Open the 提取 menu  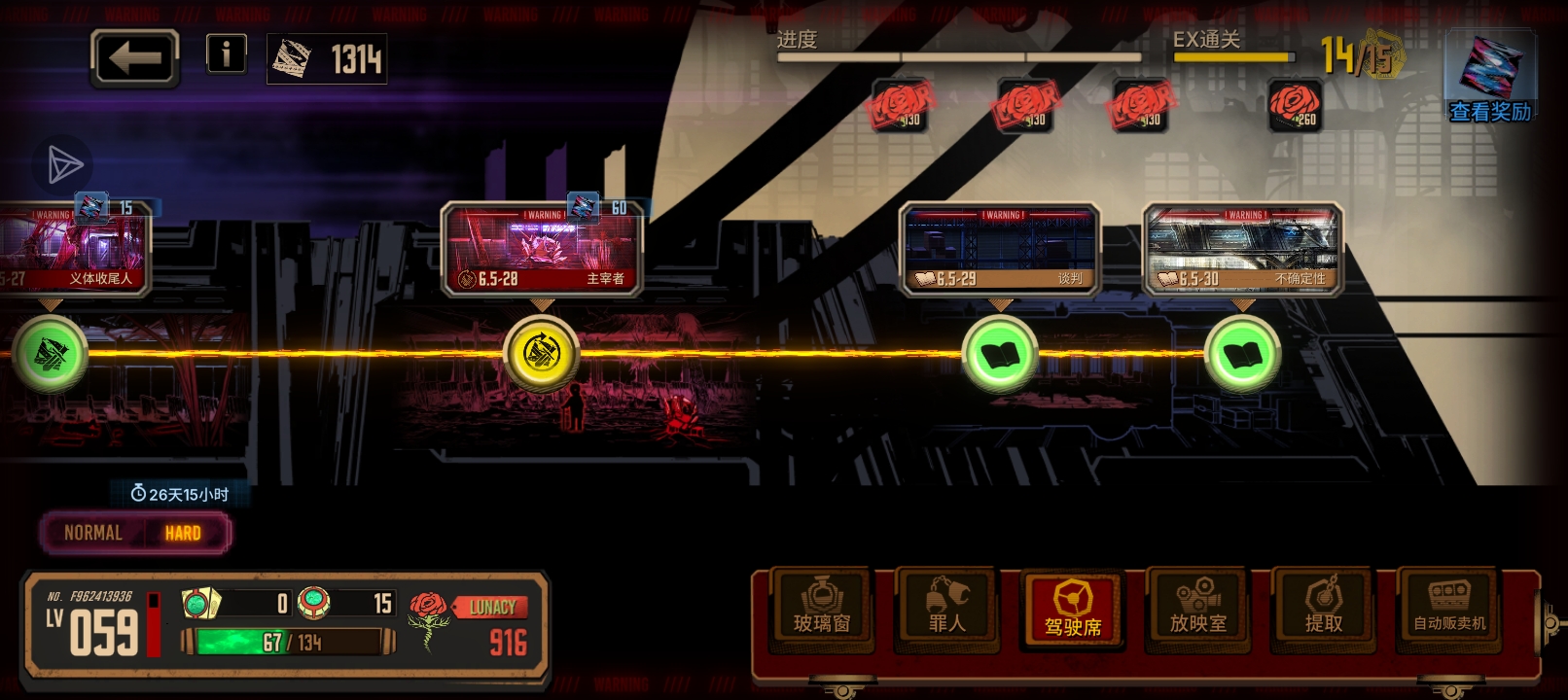(1324, 609)
